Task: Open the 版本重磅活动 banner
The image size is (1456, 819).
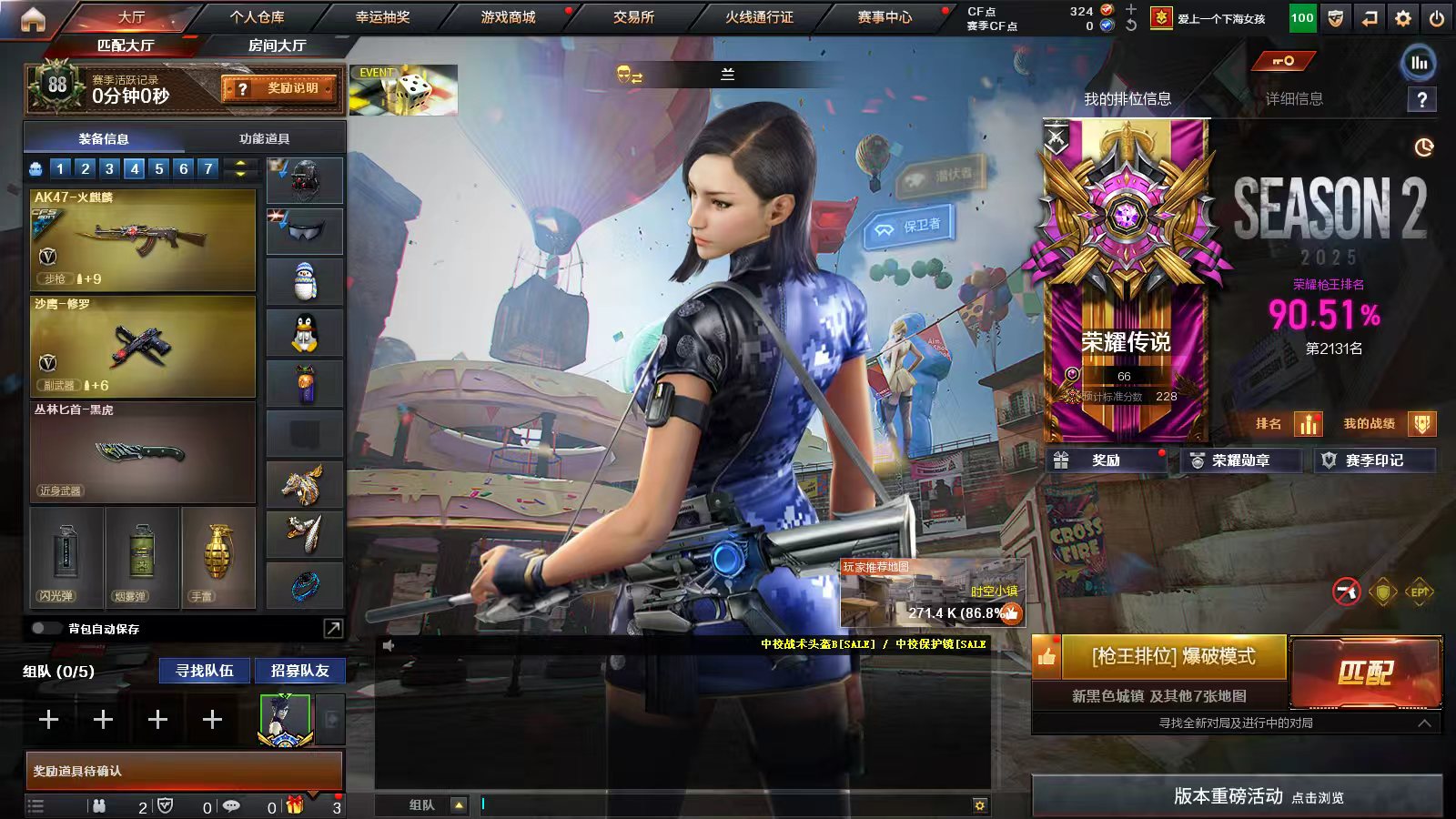Action: tap(1237, 796)
